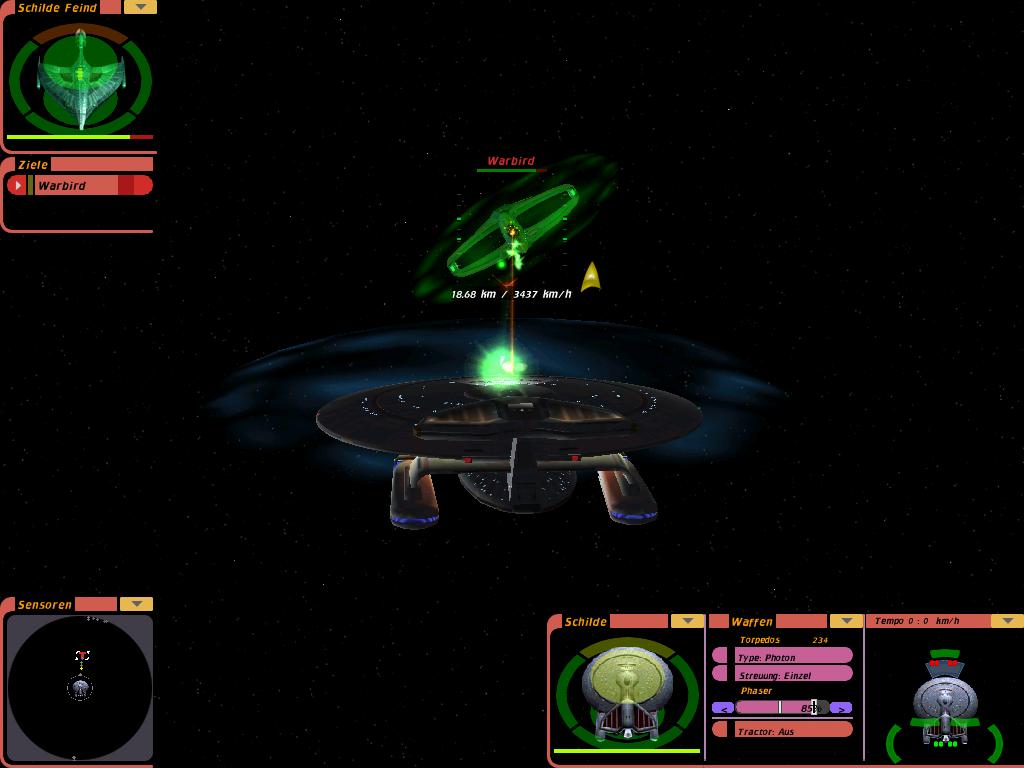
Task: Collapse the Tempo panel via its arrow
Action: click(x=1007, y=621)
